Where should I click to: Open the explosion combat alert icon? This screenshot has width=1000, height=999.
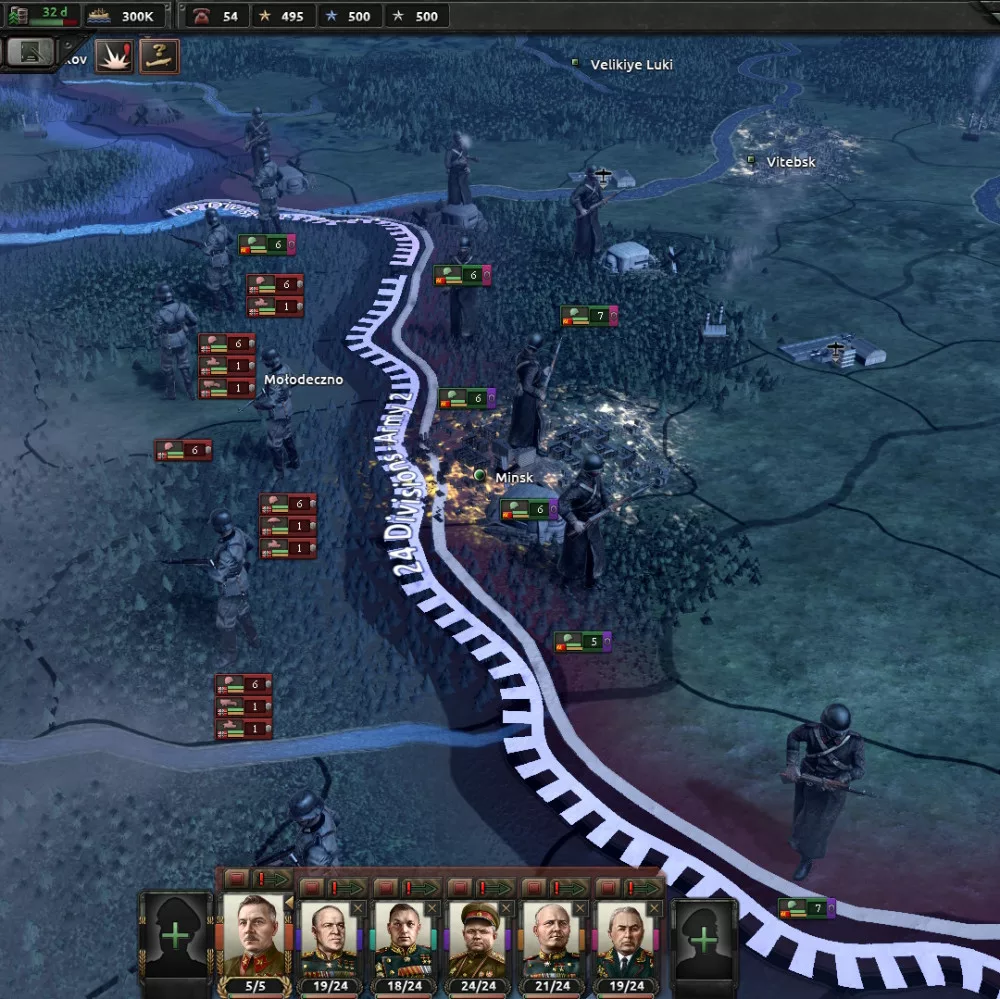[x=112, y=56]
